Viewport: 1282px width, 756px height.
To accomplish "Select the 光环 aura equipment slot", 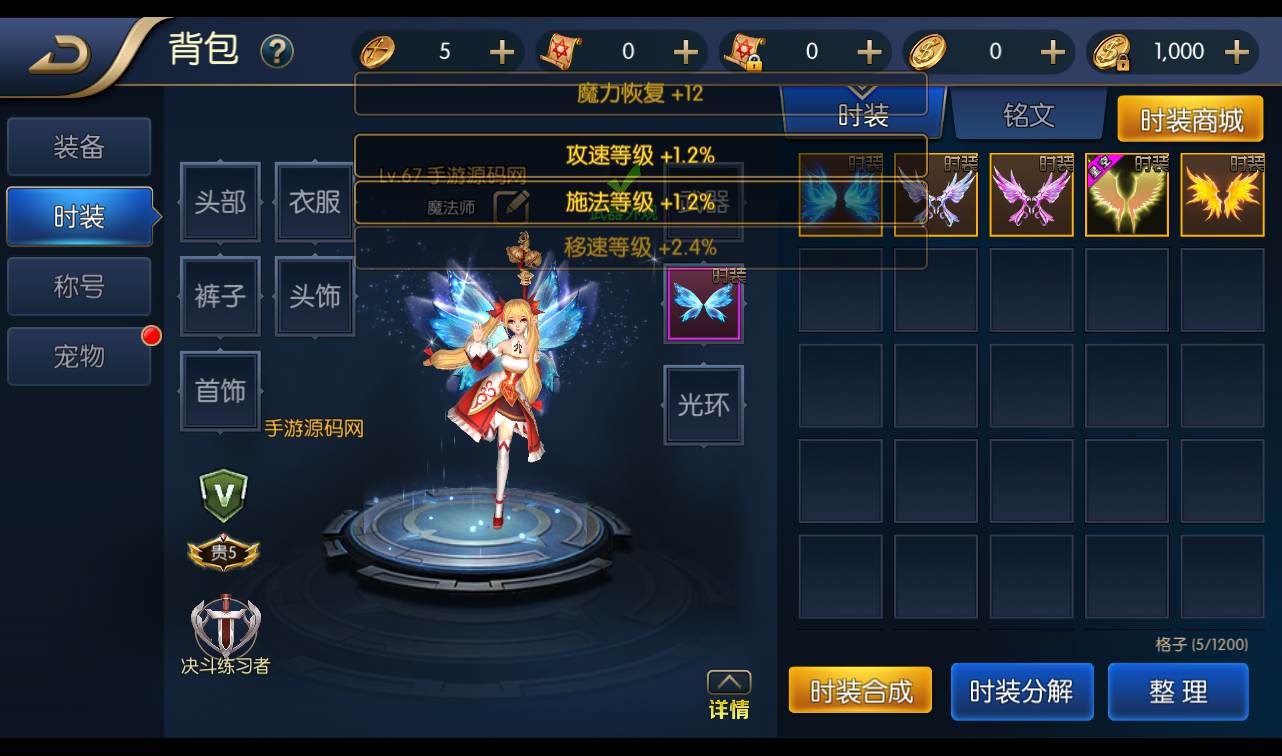I will pos(703,407).
